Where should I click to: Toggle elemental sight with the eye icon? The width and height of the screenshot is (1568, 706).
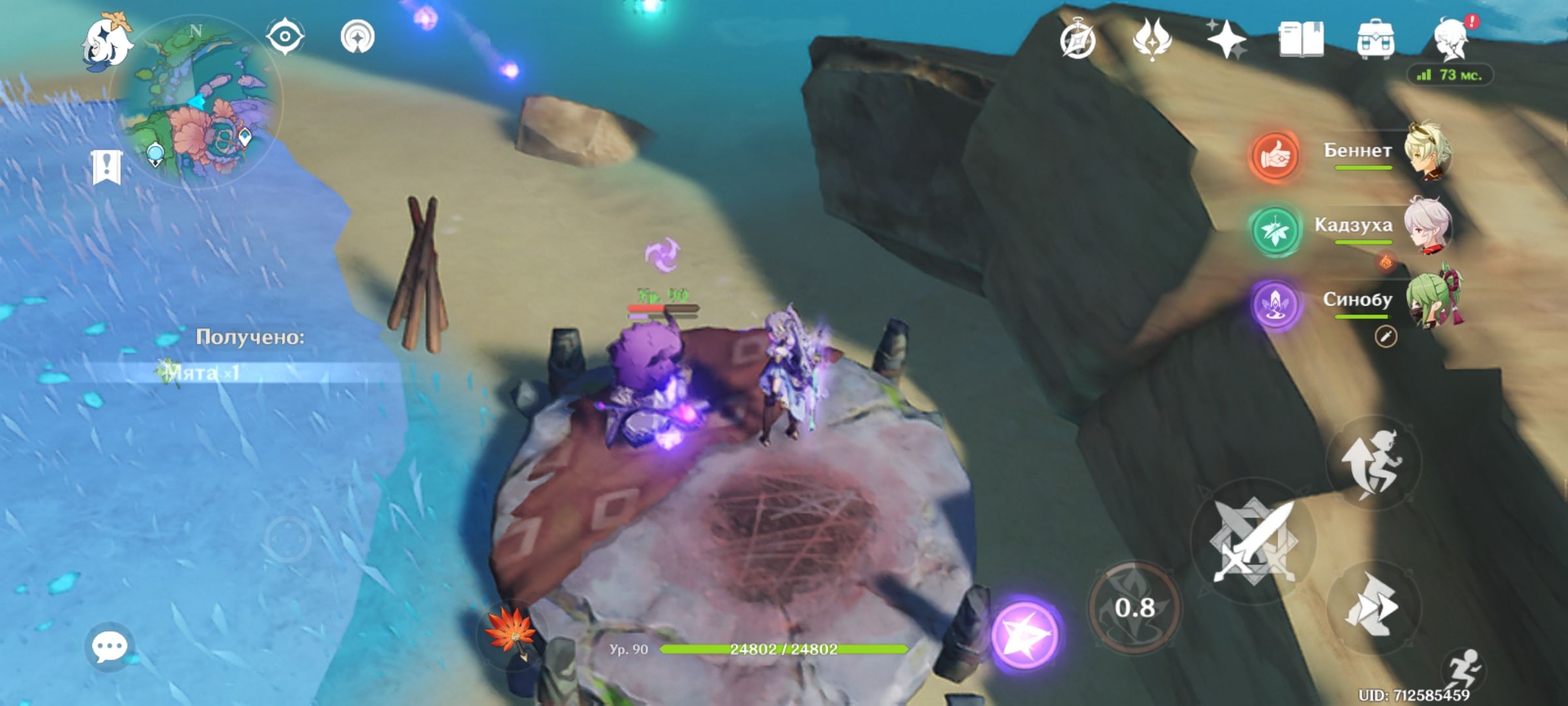click(x=284, y=36)
